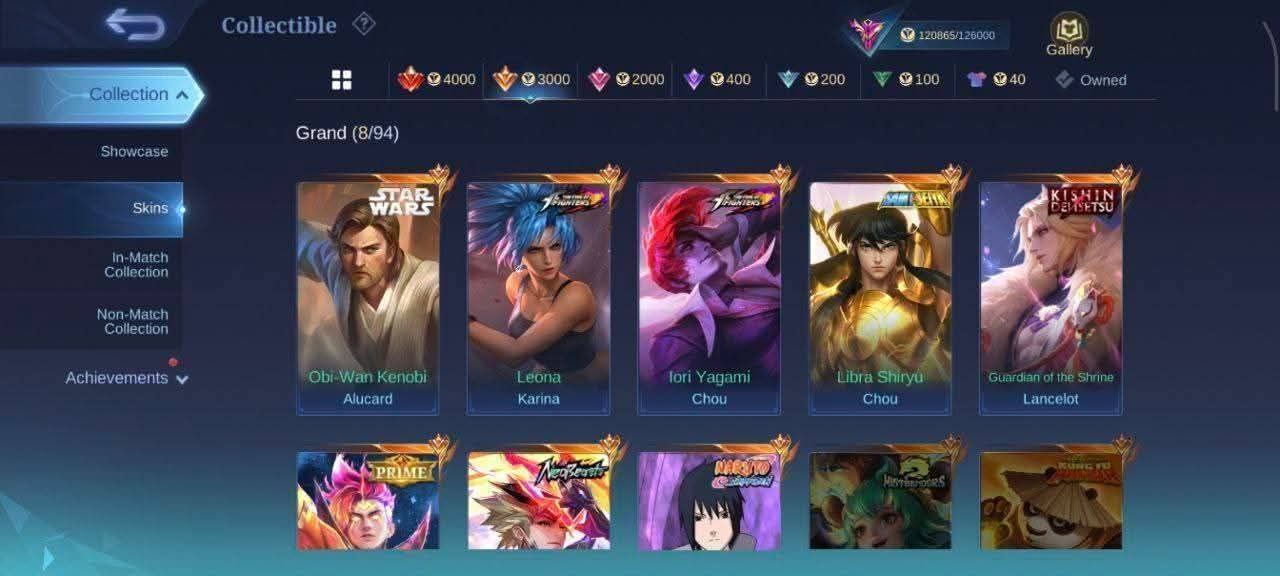Open Non-Match Collection
Screen dimensions: 1280x576
pos(132,321)
